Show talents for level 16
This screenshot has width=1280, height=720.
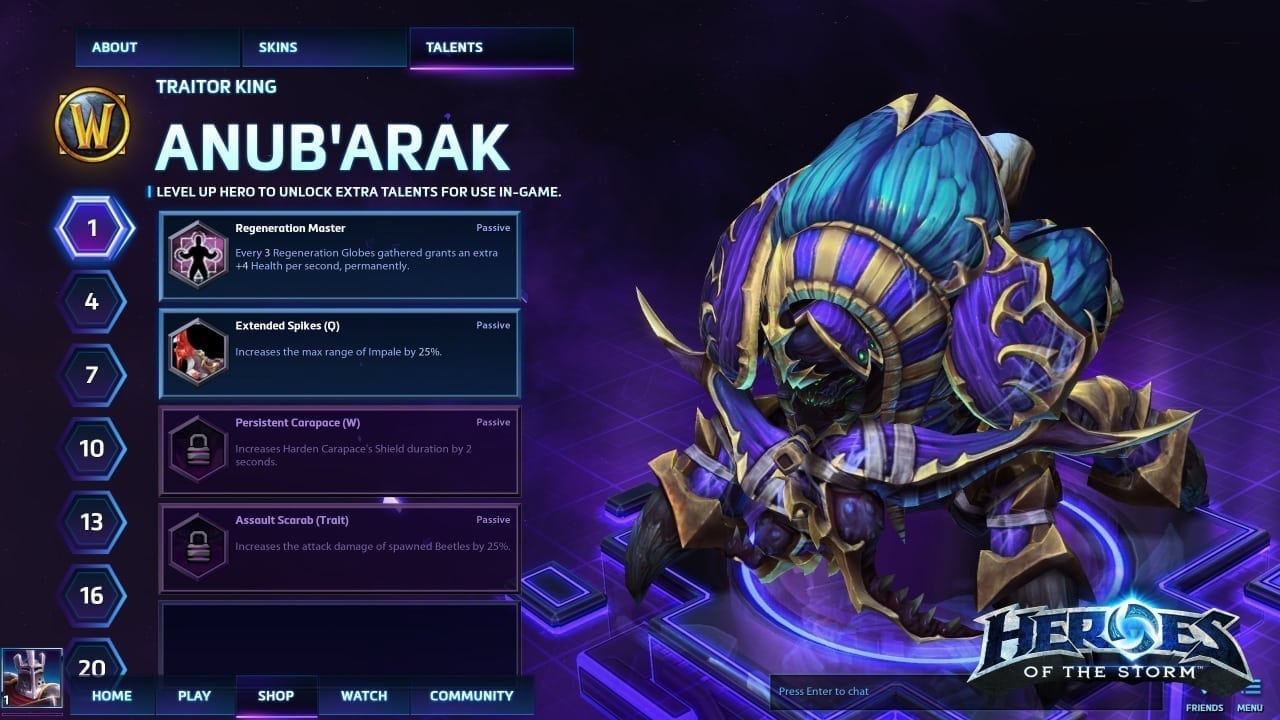[x=92, y=596]
